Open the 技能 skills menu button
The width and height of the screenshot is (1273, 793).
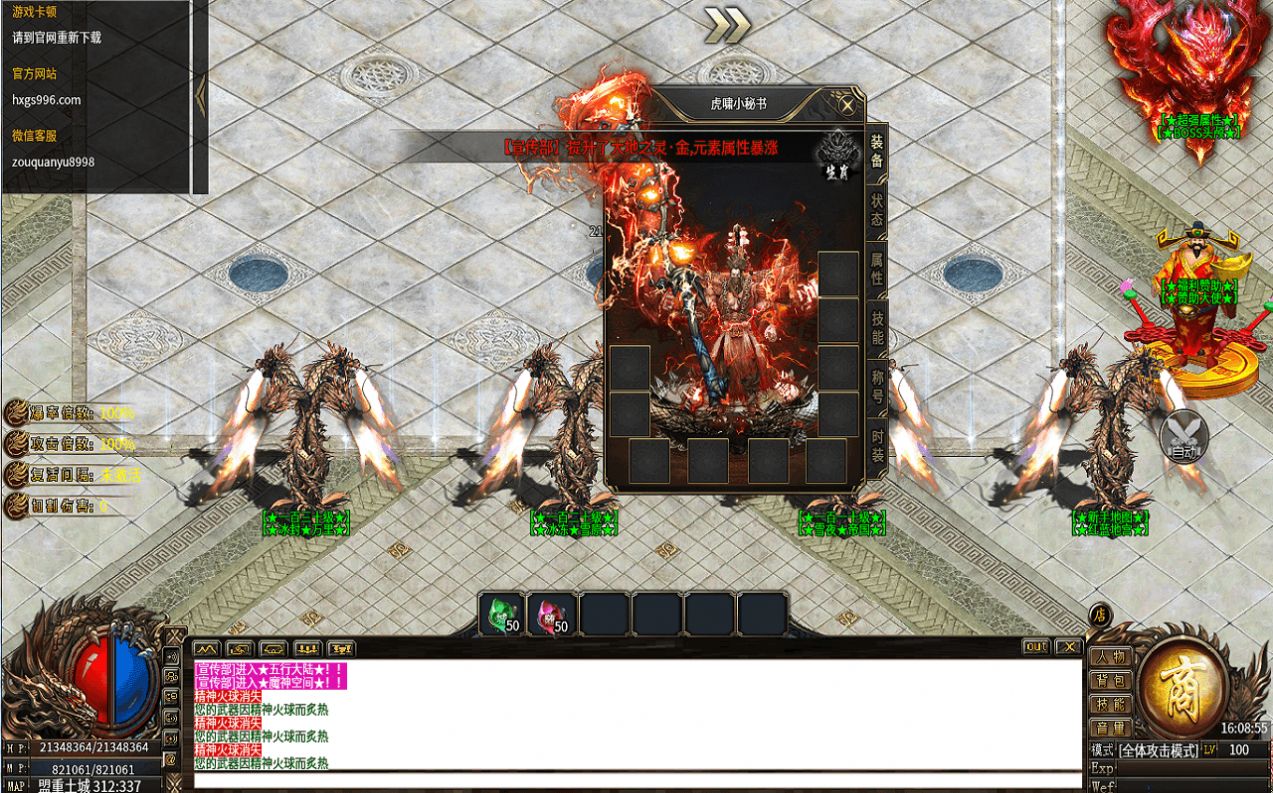pos(1111,705)
